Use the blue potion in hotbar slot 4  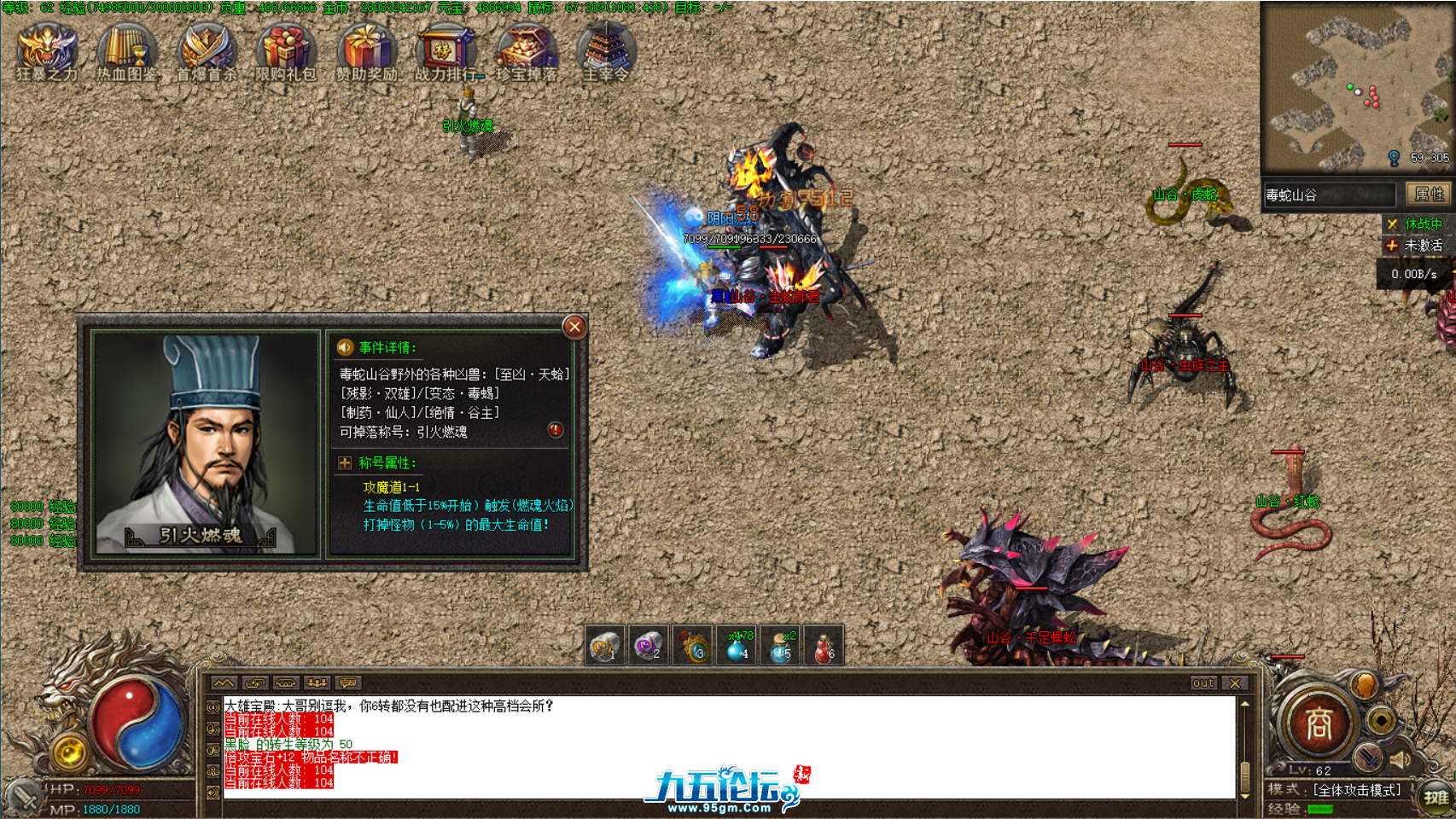[739, 646]
